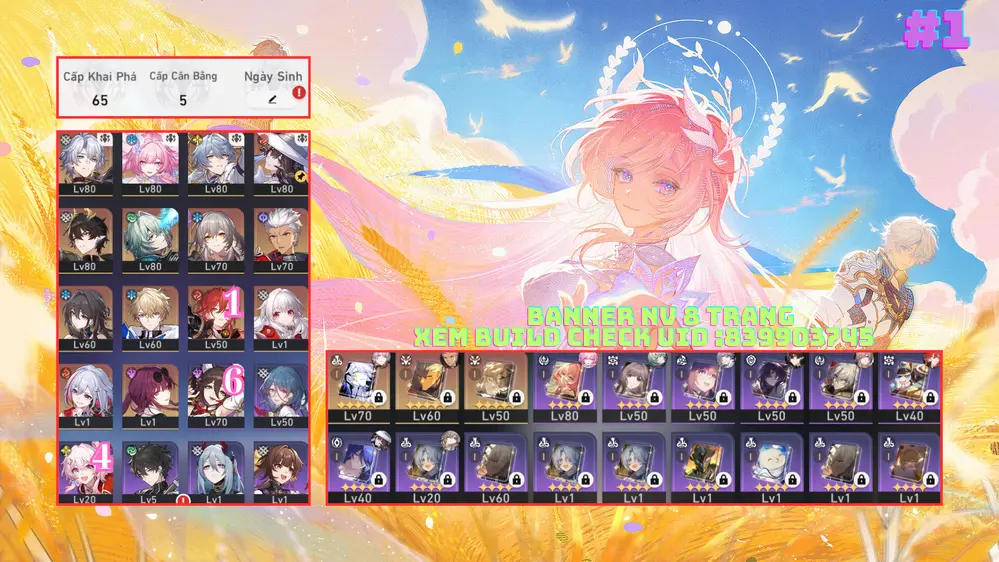Edit the Ngày Sinh birthday field

pyautogui.click(x=272, y=100)
